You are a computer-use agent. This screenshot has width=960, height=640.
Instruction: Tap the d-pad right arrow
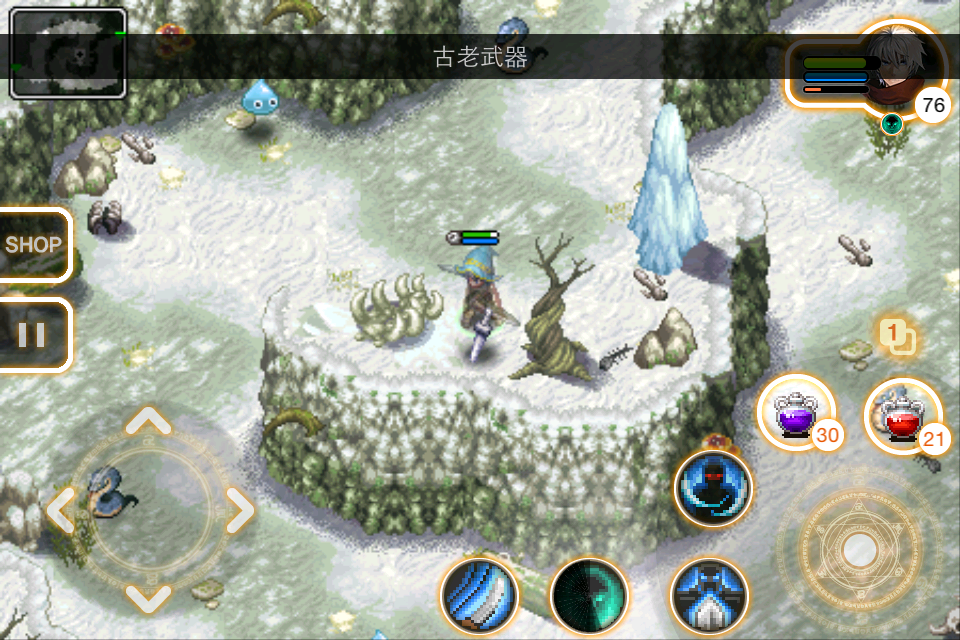238,511
